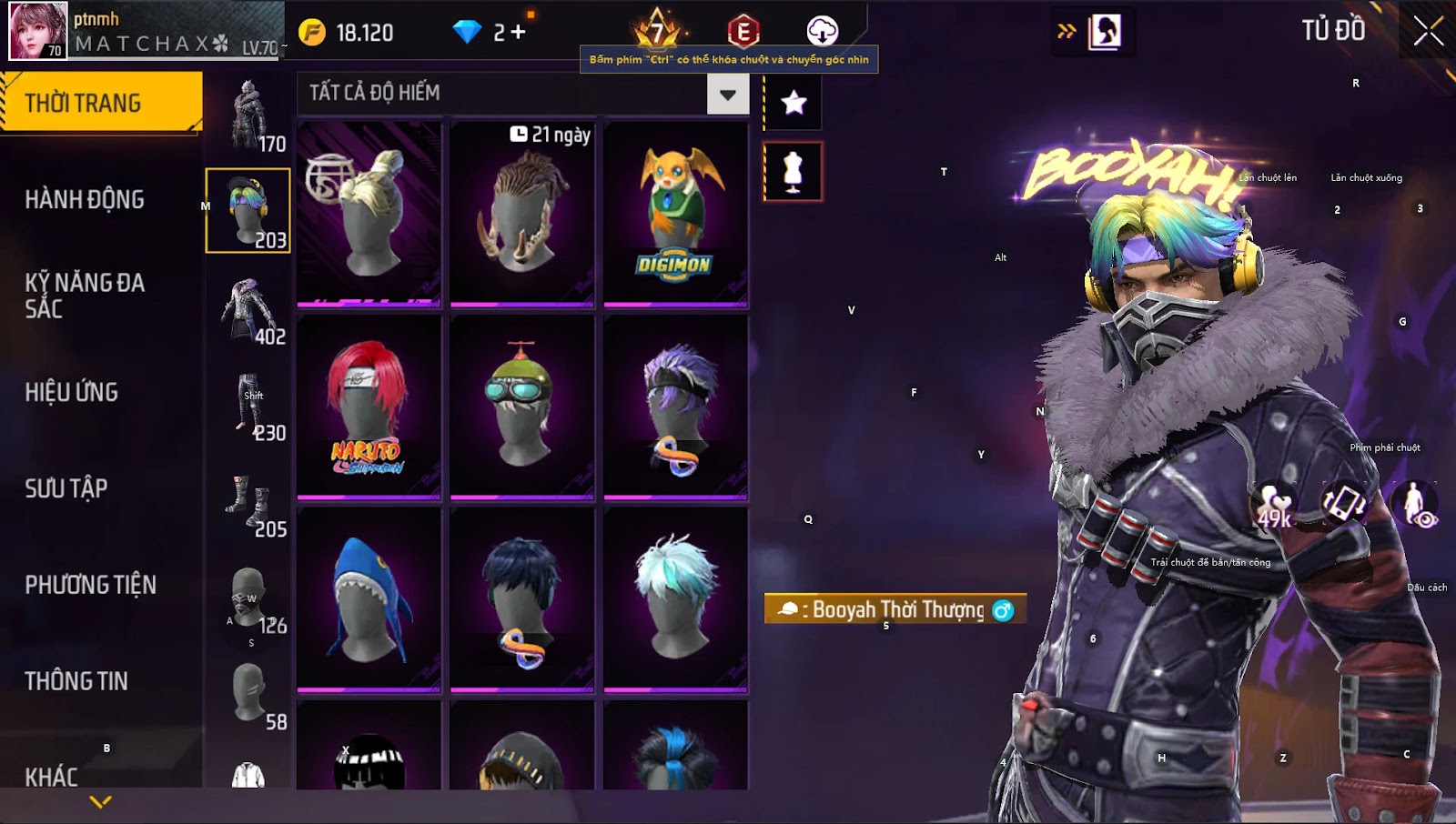The height and width of the screenshot is (824, 1456).
Task: Select the Digimon orange dragon headpiece
Action: (675, 215)
